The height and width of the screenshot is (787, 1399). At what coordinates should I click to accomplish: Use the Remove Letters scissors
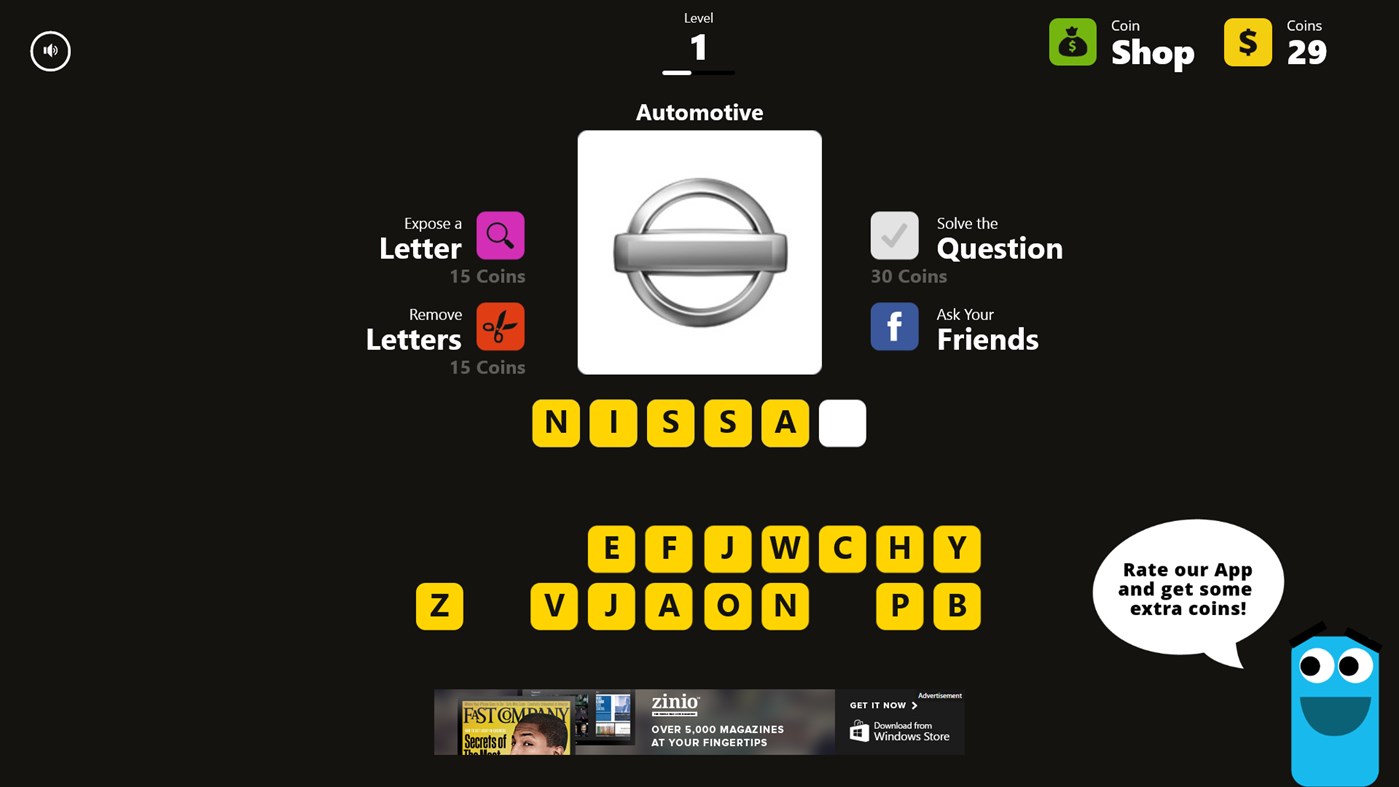click(x=500, y=325)
